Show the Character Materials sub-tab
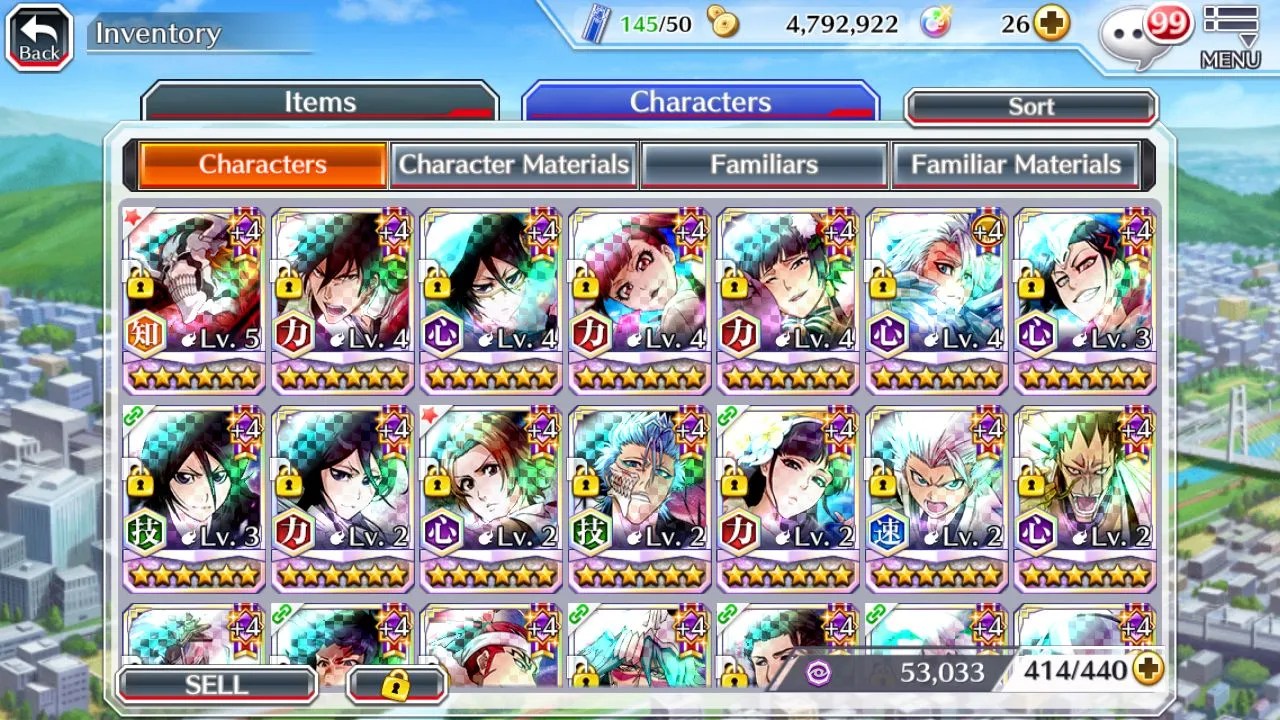 (x=514, y=165)
